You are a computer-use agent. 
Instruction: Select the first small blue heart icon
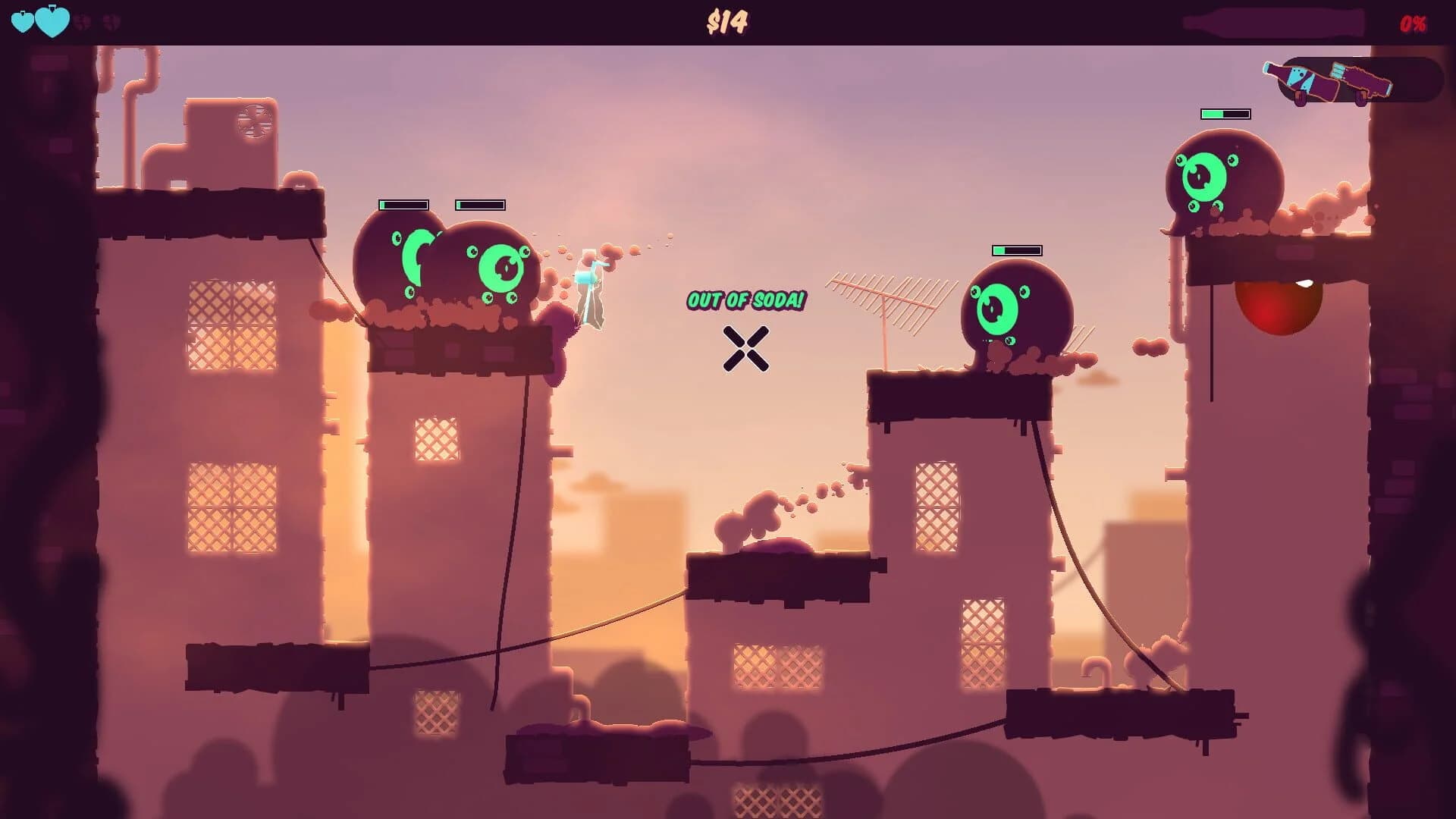coord(23,21)
